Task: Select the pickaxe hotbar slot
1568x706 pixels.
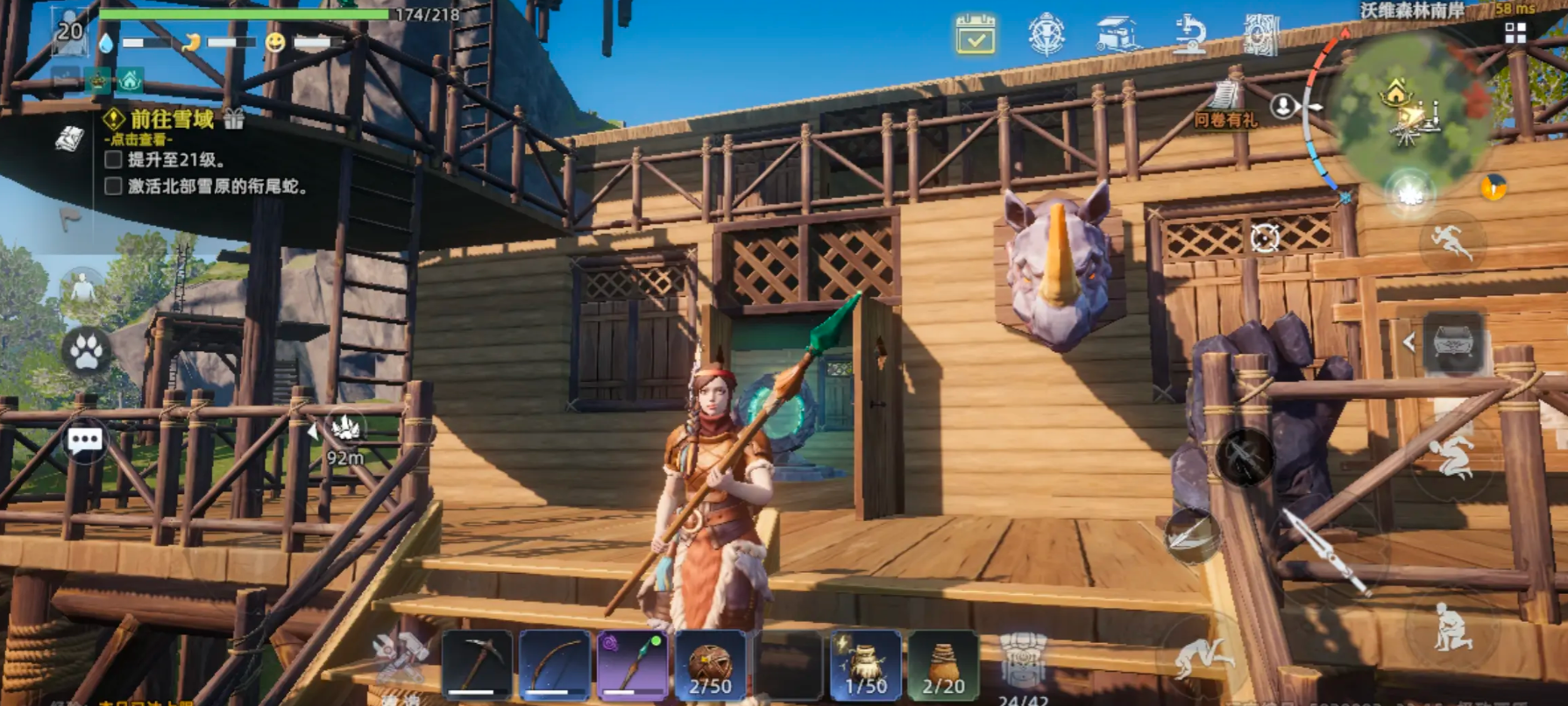Action: tap(477, 665)
